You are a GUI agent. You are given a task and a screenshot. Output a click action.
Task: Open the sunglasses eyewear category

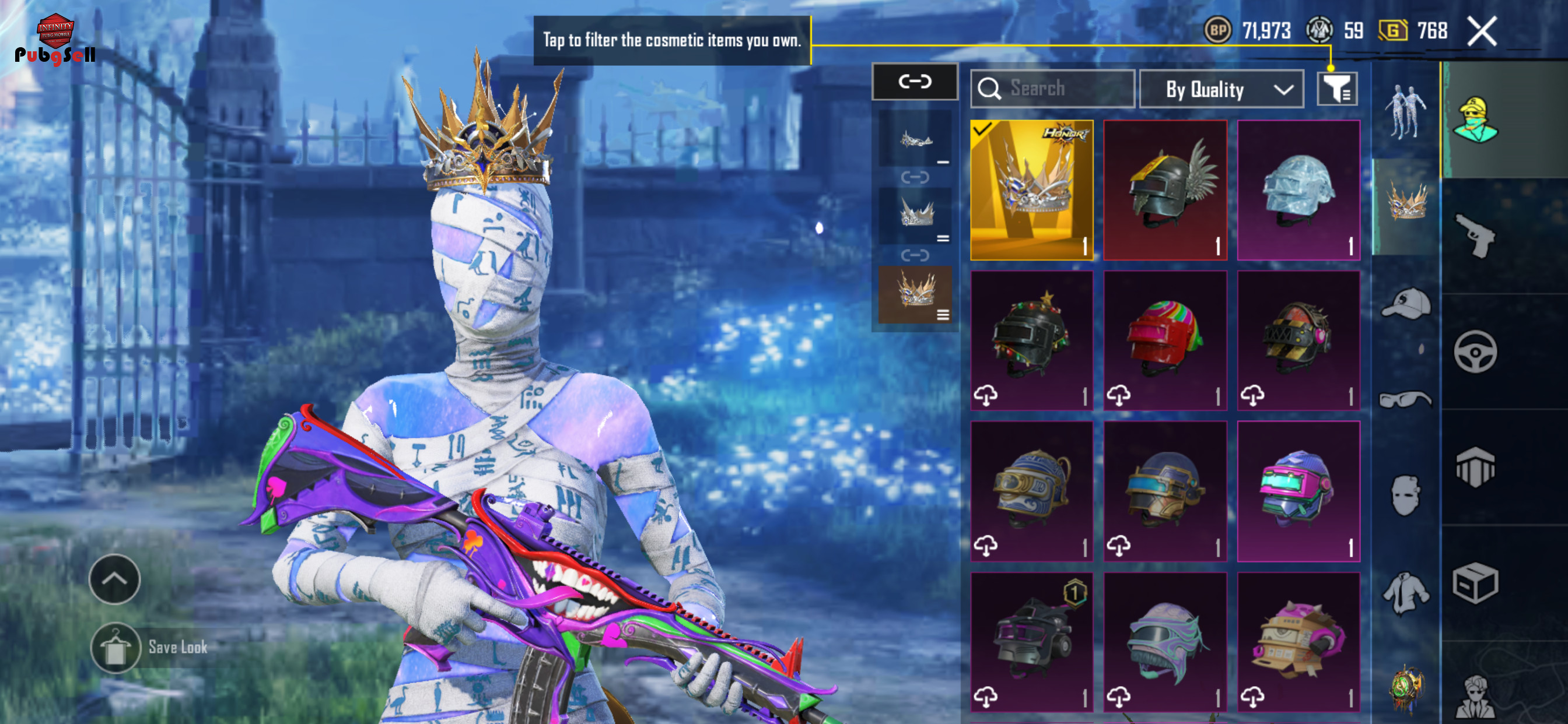point(1405,399)
